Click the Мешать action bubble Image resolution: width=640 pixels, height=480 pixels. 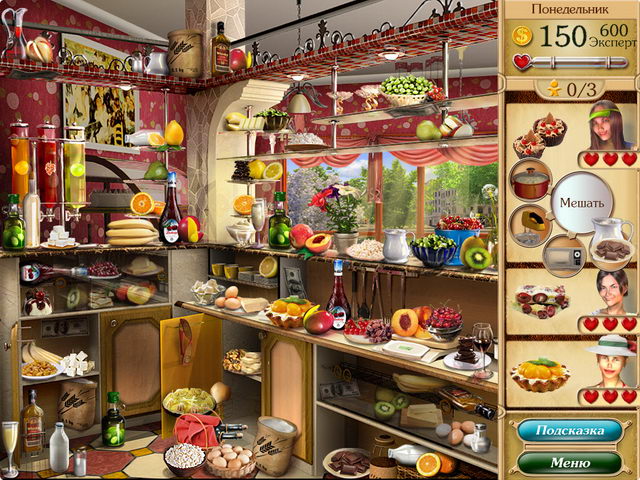coord(581,203)
